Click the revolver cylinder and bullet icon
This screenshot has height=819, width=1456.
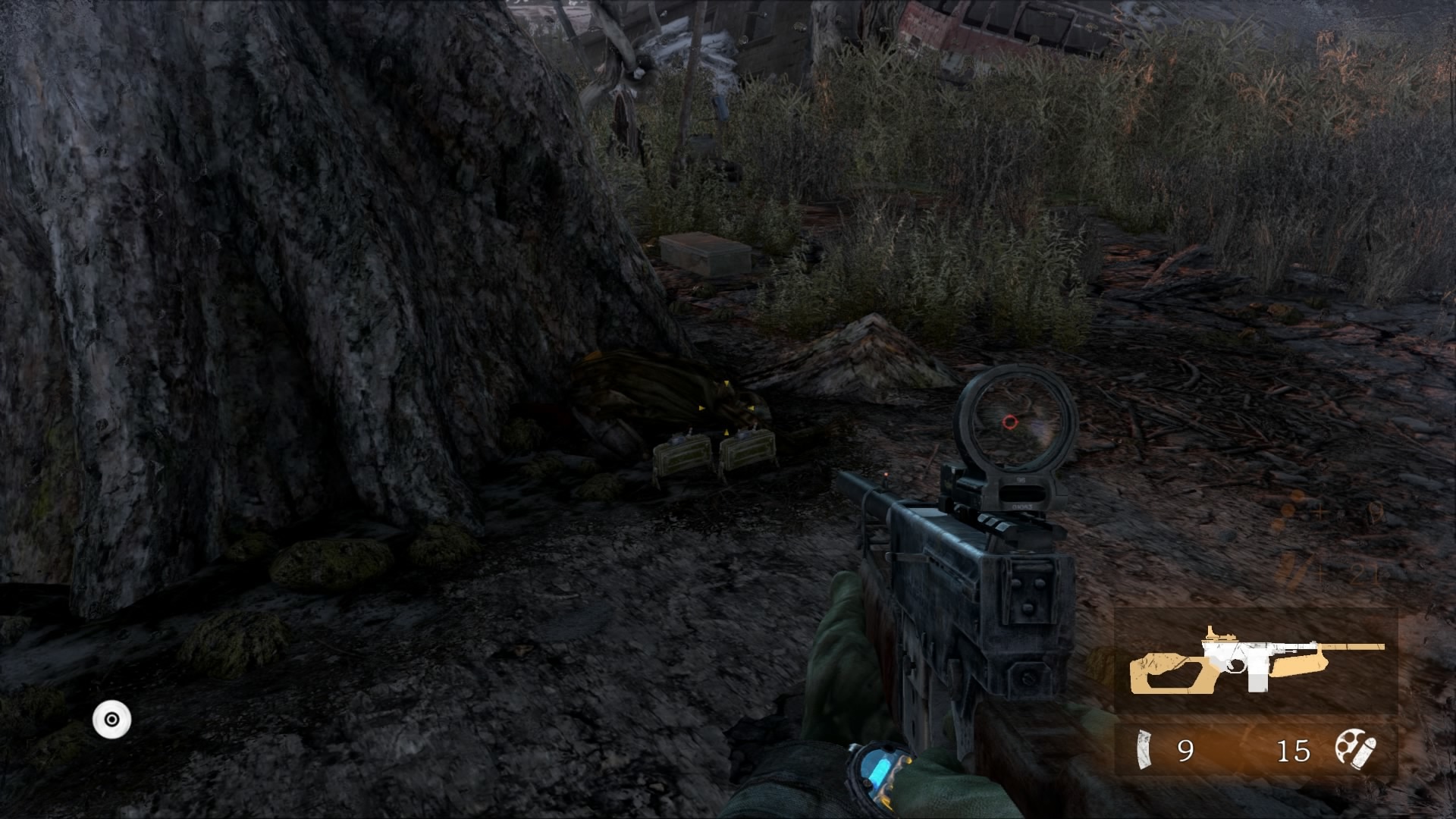1355,748
